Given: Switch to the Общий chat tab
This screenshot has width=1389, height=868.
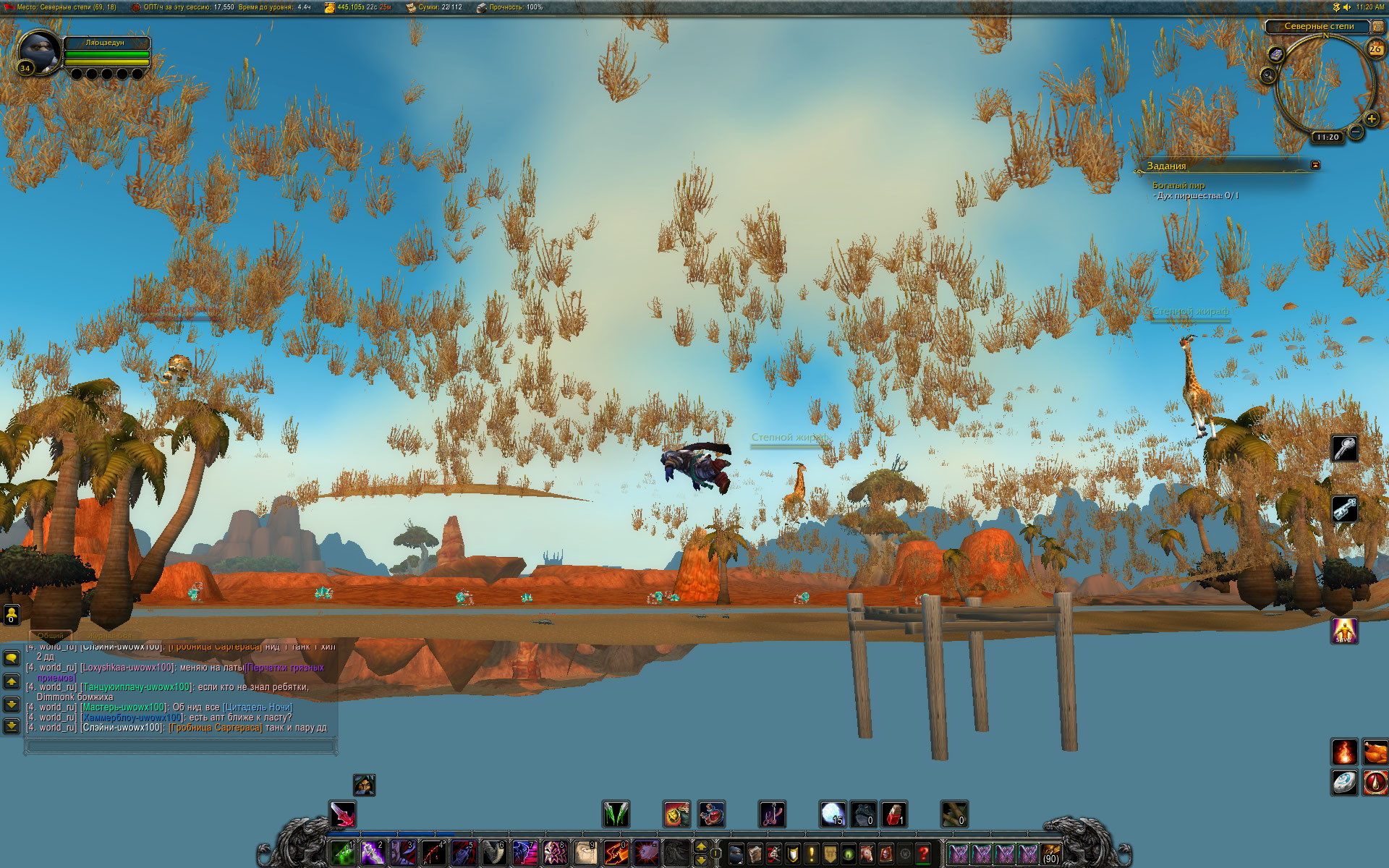Looking at the screenshot, I should [51, 635].
